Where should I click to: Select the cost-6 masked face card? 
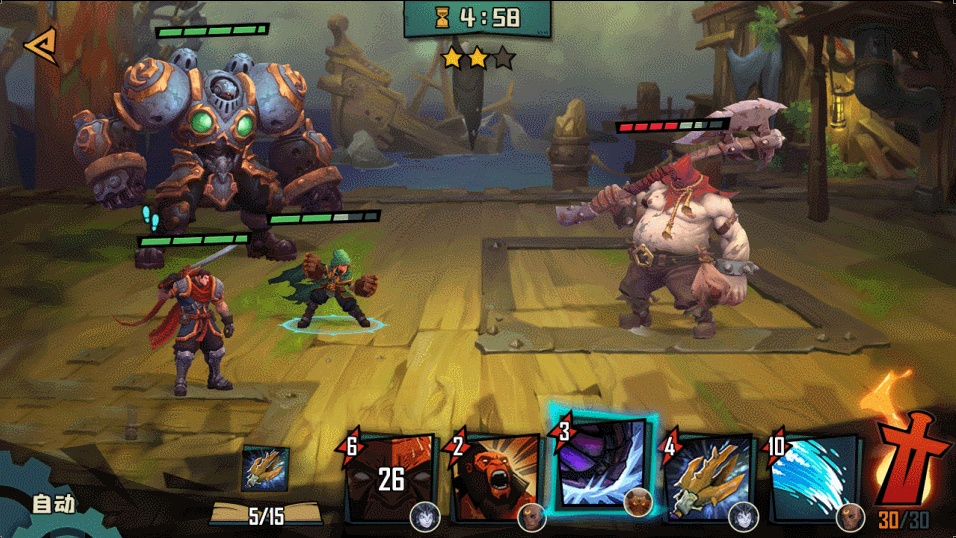(391, 479)
